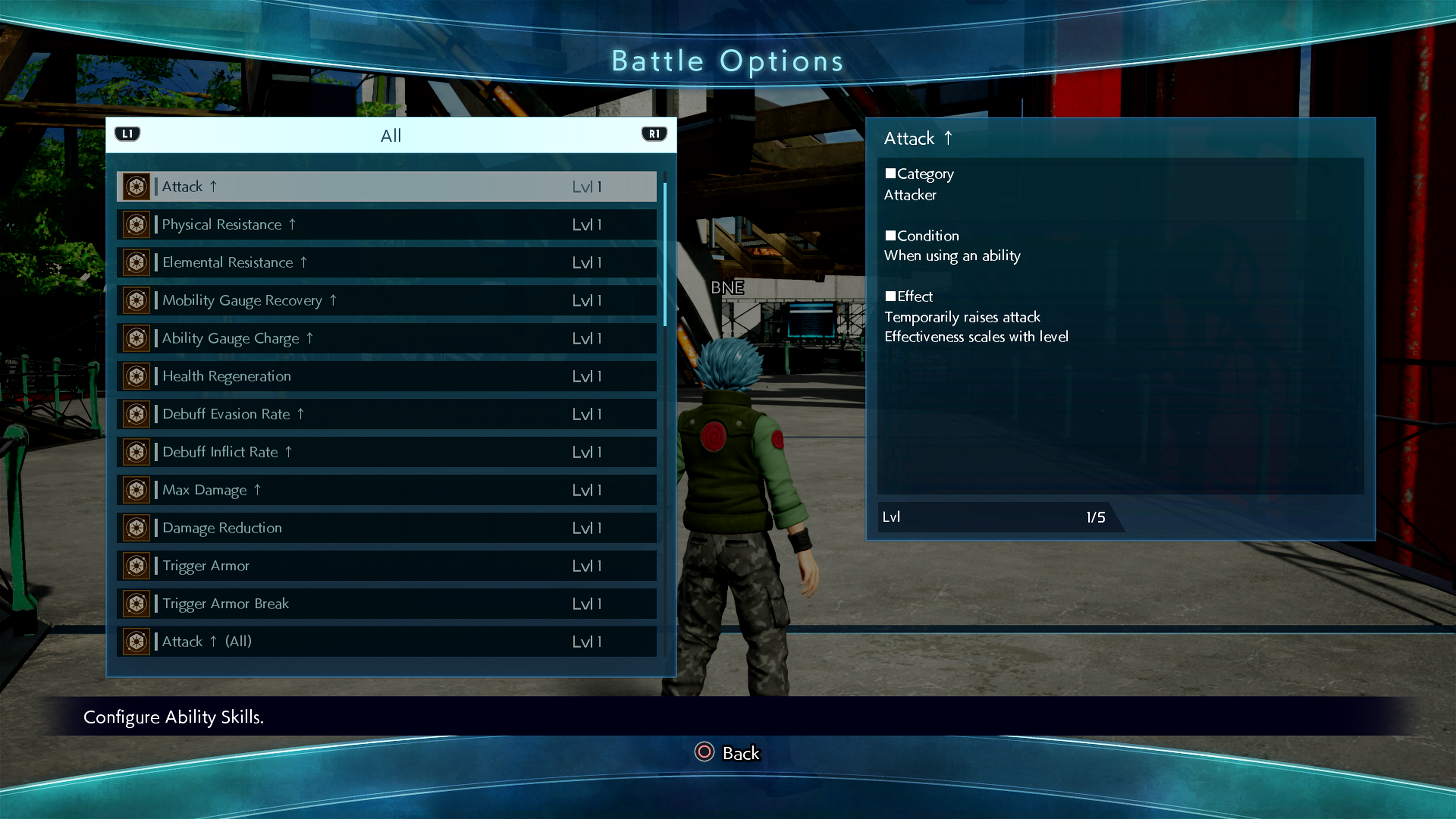The image size is (1456, 819).
Task: Select the Trigger Armor Break skill
Action: click(387, 603)
